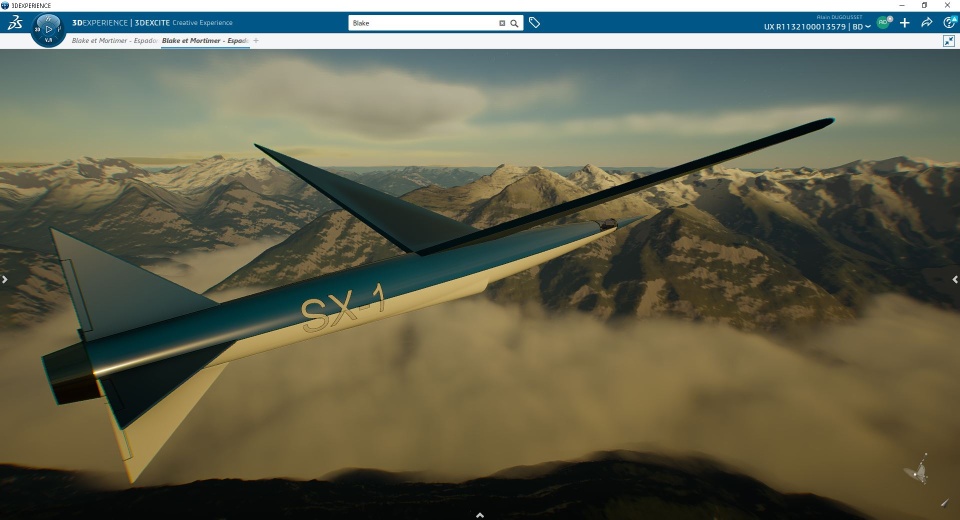Toggle the fullscreen collapse arrows button
960x520 pixels.
[948, 41]
